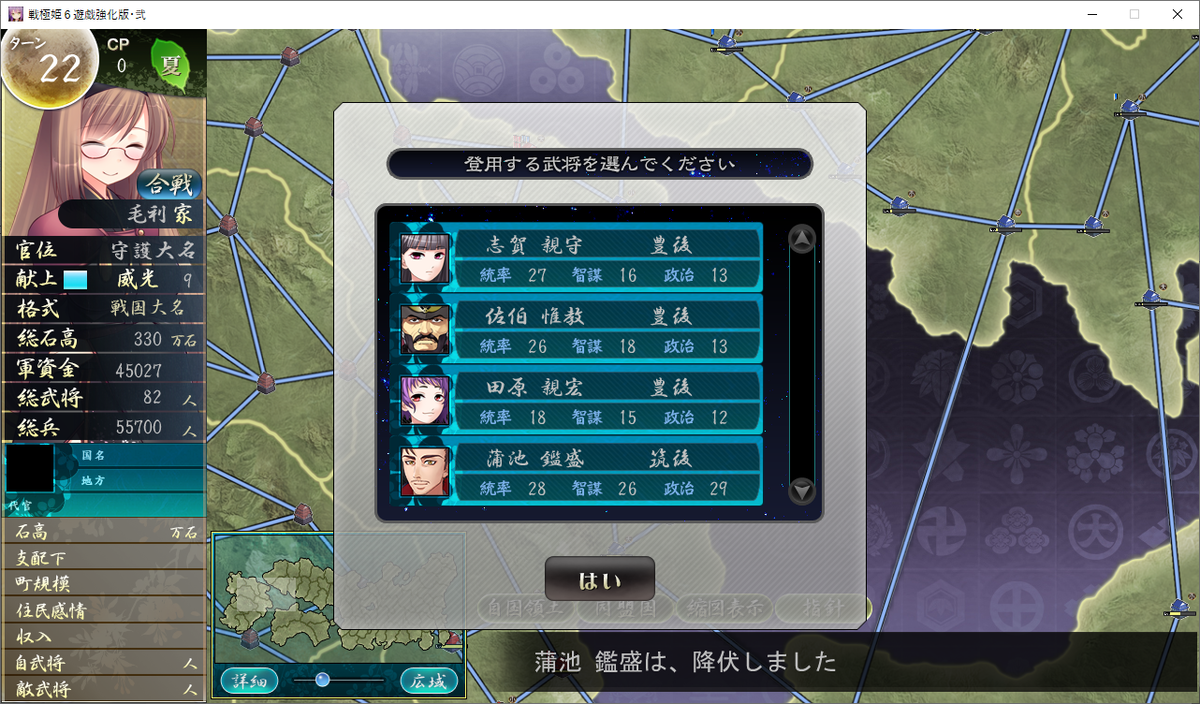Close the game window

[x=1176, y=14]
